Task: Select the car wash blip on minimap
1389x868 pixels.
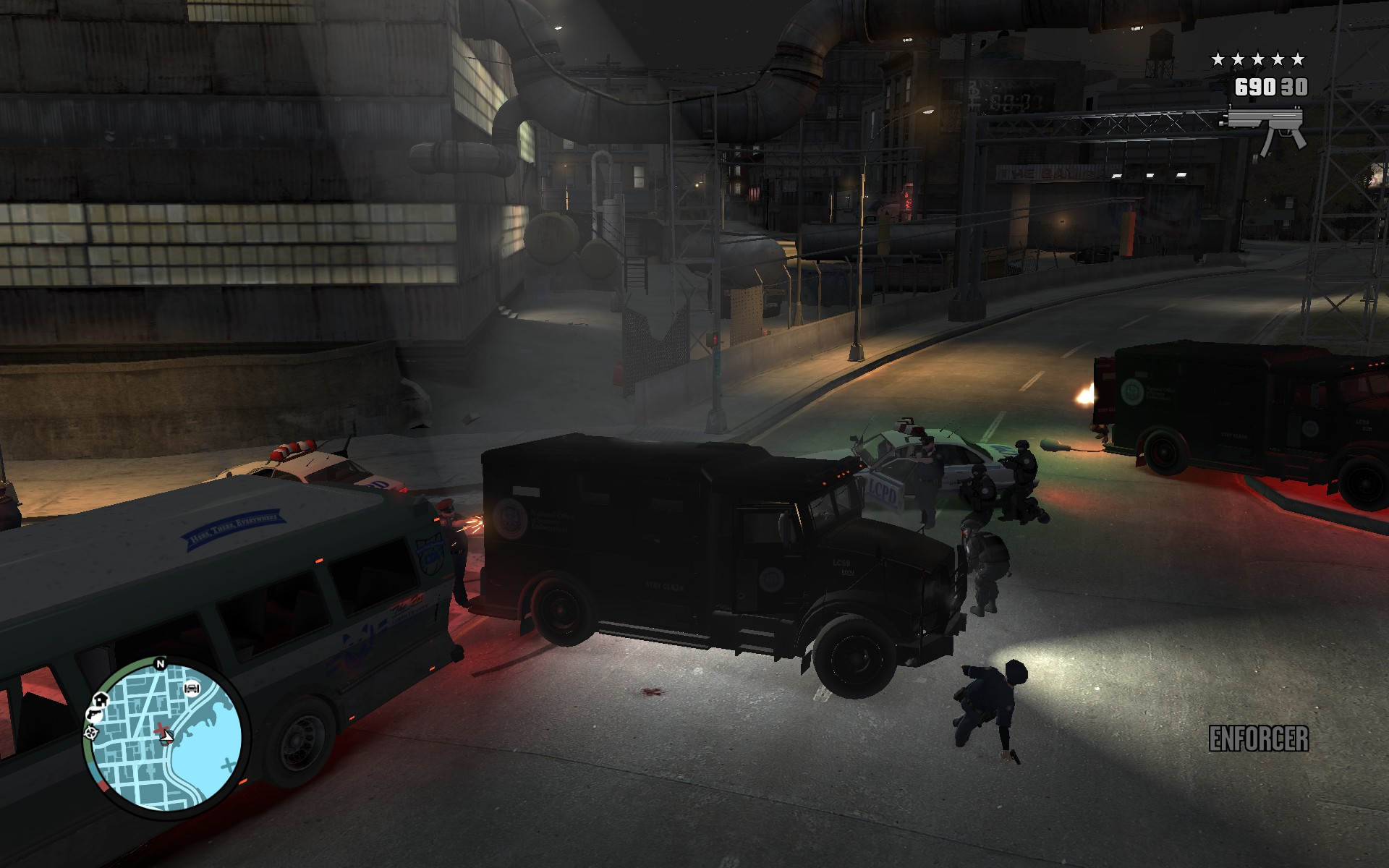Action: click(x=192, y=688)
